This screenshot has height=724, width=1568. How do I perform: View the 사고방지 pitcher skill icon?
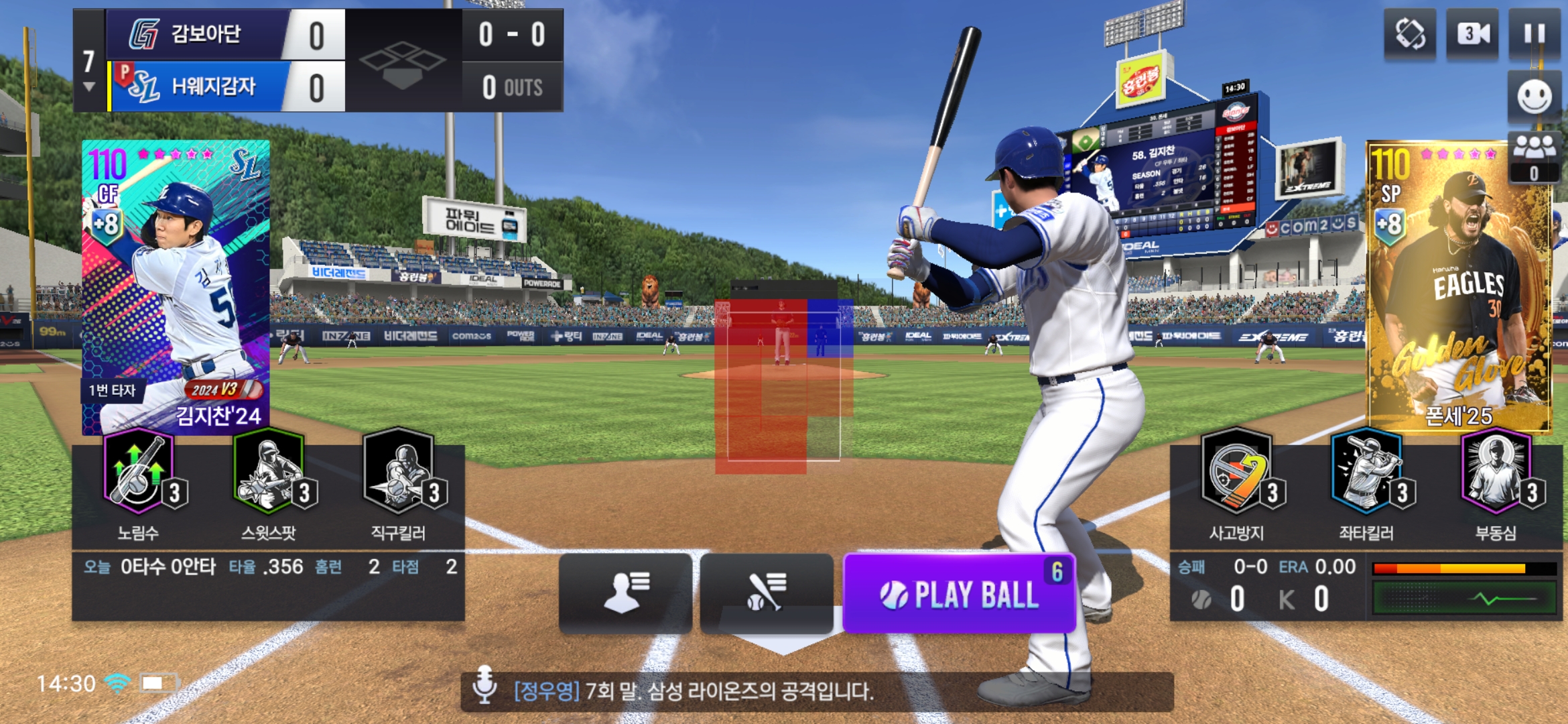click(x=1237, y=473)
